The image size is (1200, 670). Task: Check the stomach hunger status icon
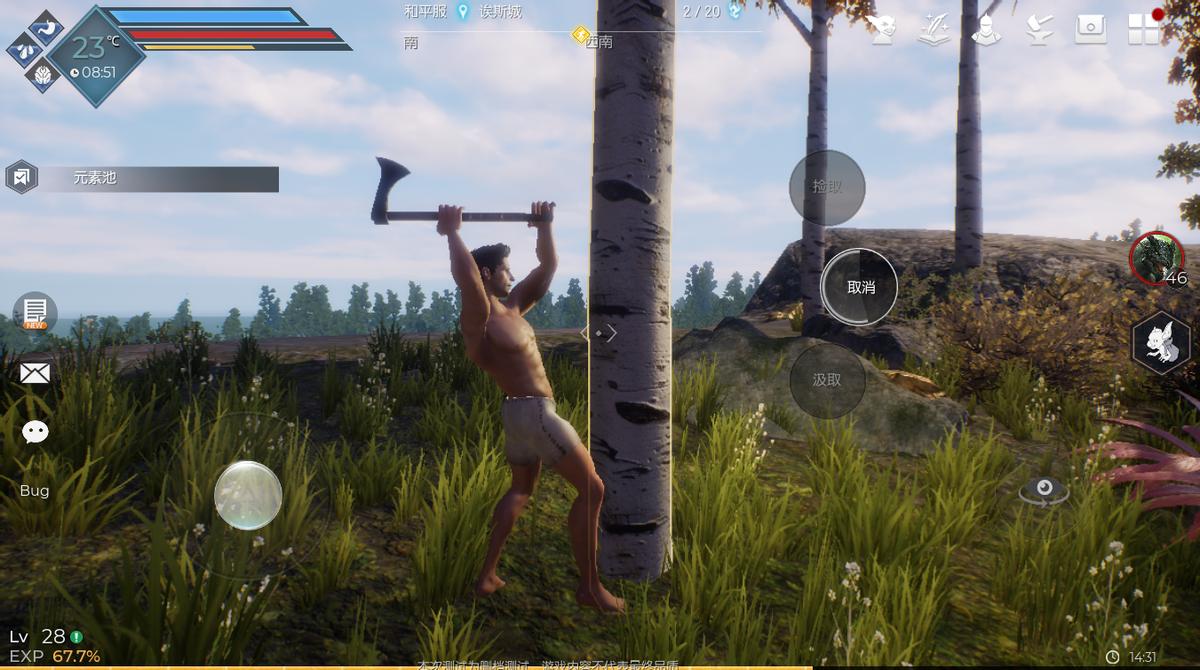tap(47, 27)
